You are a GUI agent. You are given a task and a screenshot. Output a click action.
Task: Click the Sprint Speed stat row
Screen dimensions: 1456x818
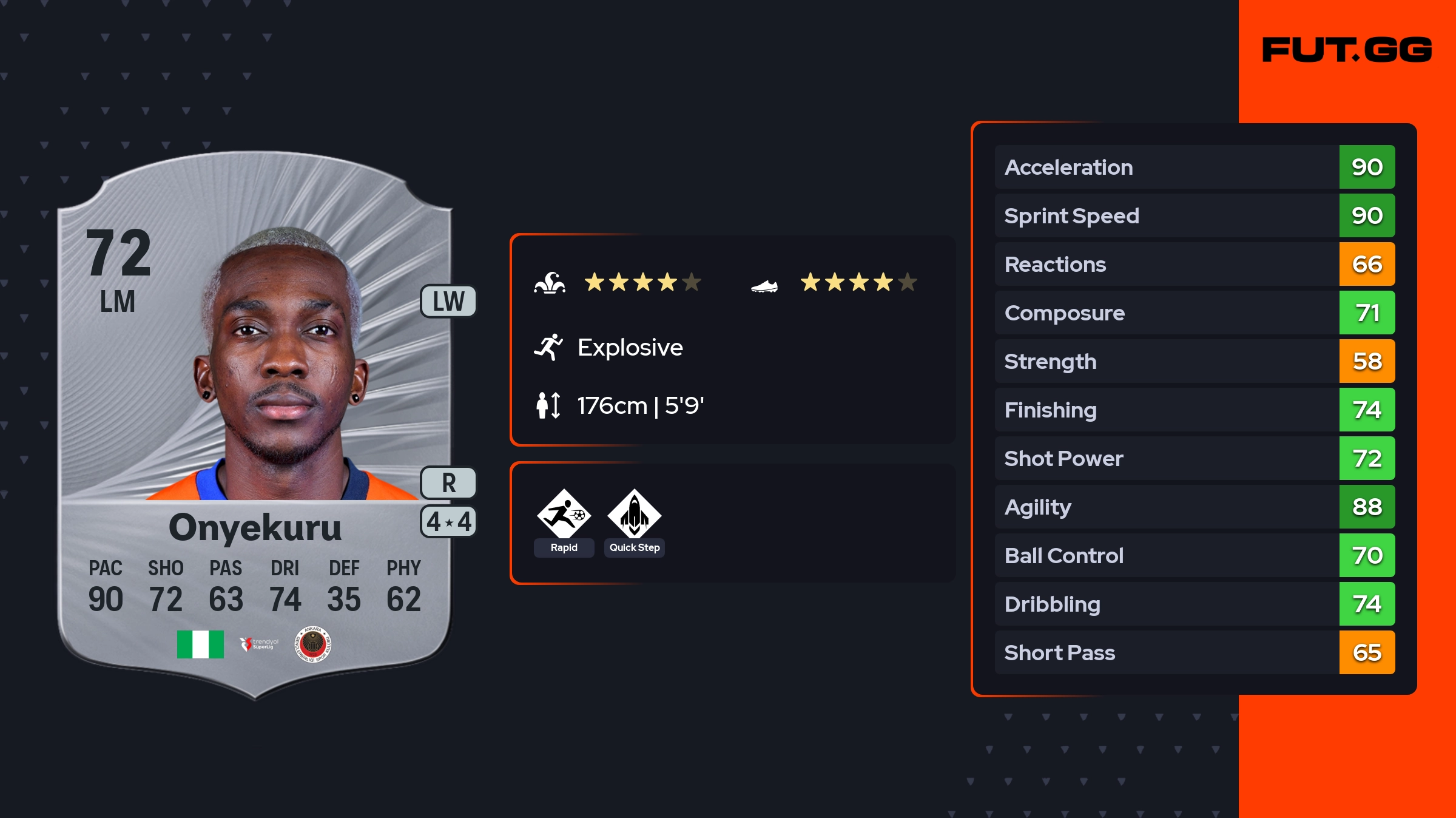(1194, 215)
